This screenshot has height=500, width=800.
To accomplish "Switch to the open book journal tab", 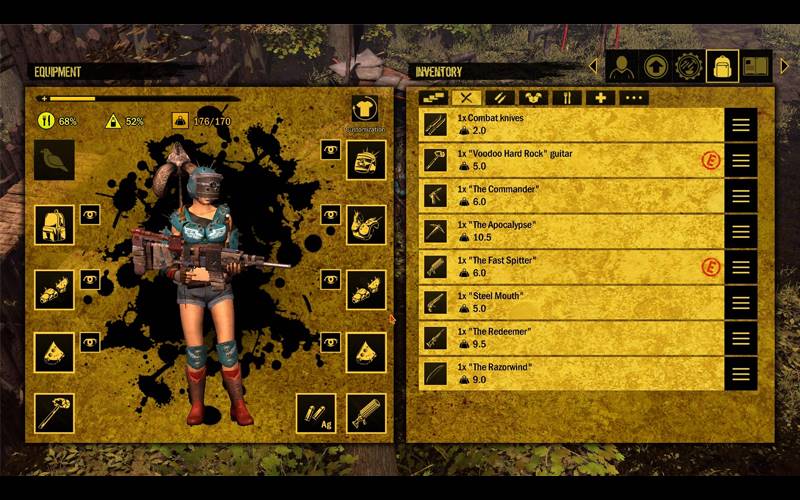I will click(755, 67).
